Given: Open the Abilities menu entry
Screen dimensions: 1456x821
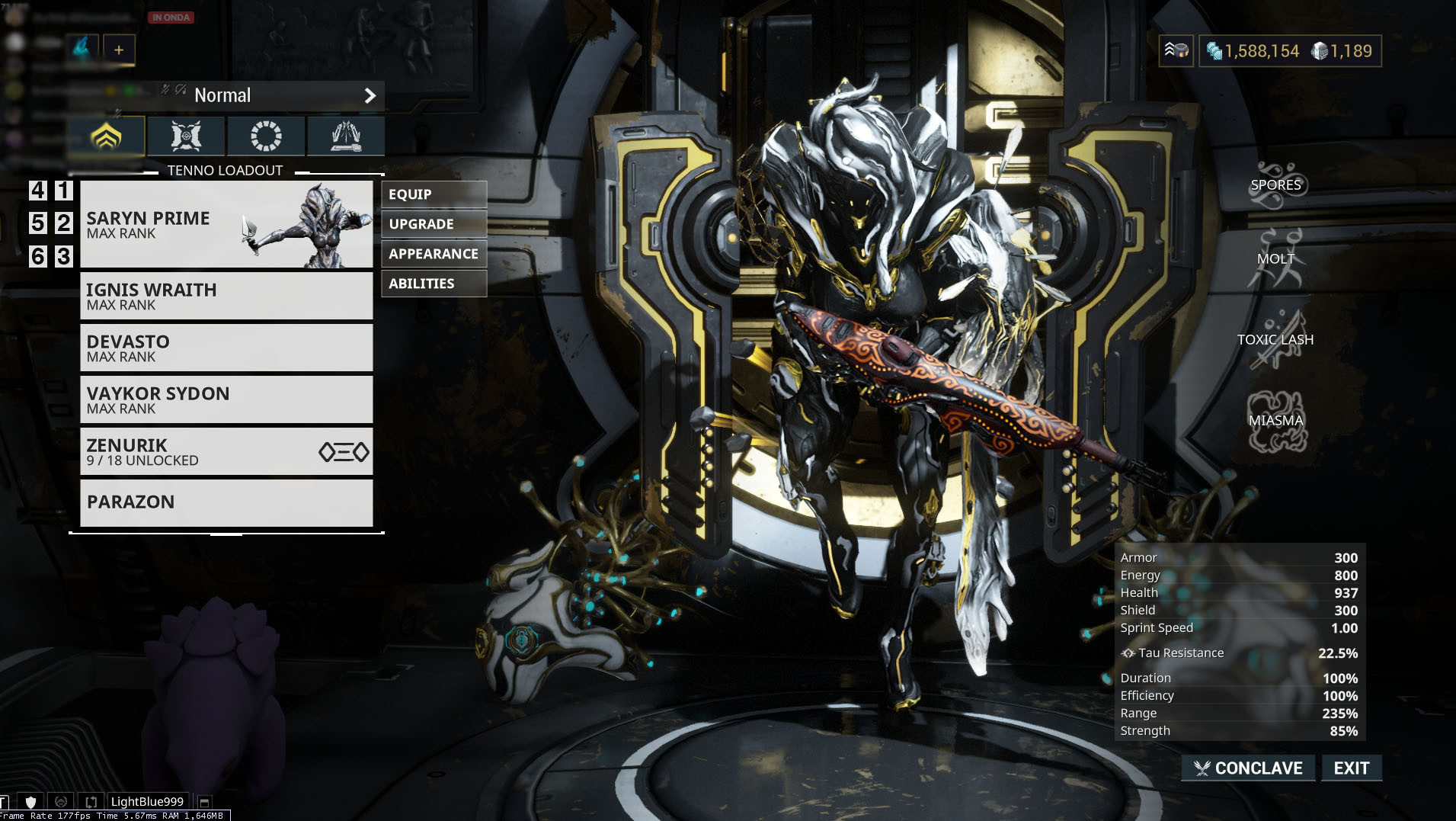Looking at the screenshot, I should tap(434, 283).
